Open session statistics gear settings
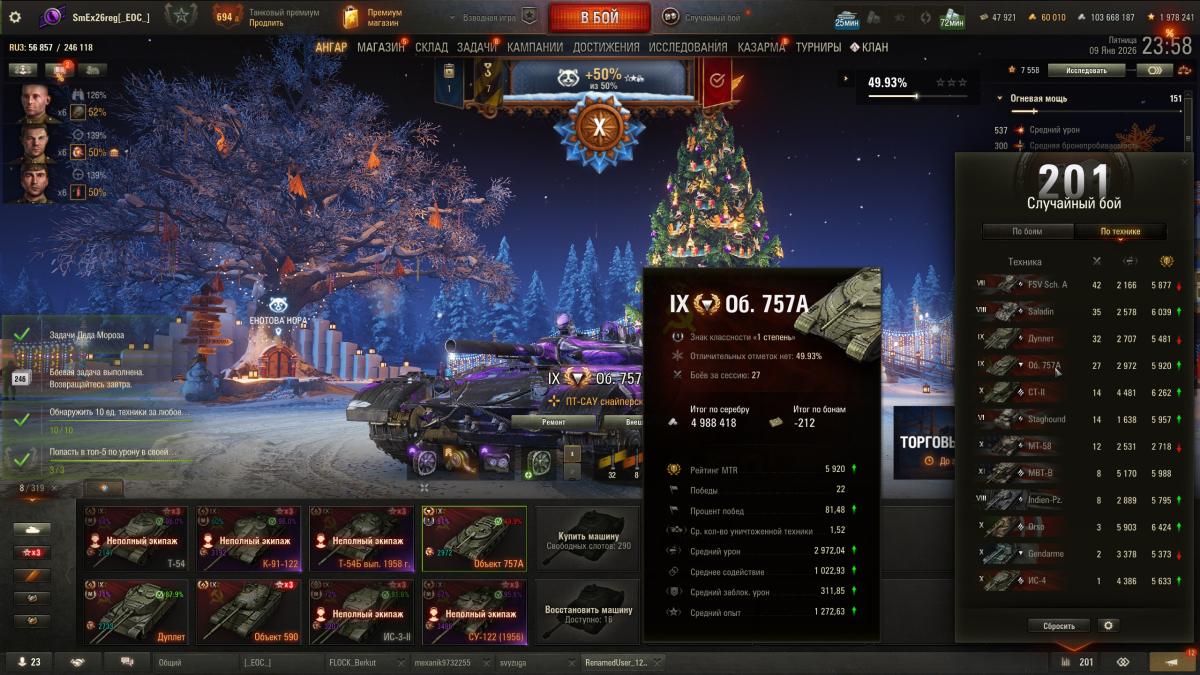This screenshot has width=1200, height=675. pyautogui.click(x=1107, y=625)
